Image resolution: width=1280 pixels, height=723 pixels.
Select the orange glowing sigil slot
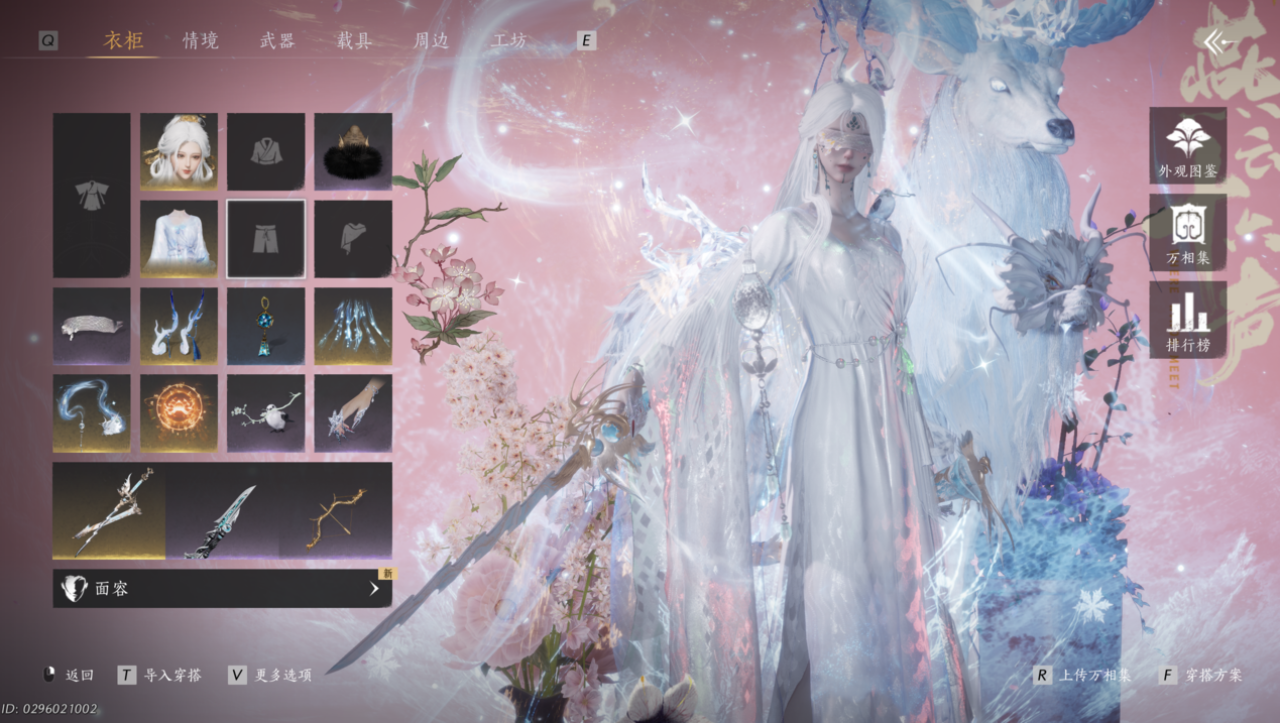[179, 413]
